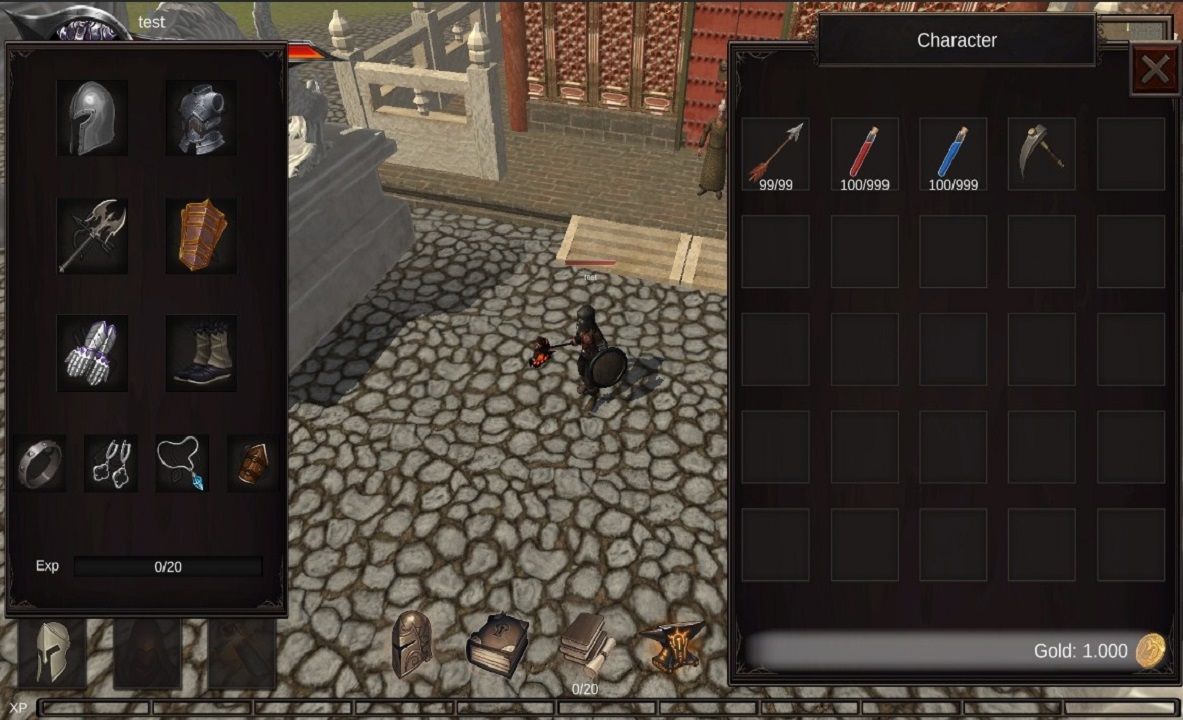The height and width of the screenshot is (720, 1183).
Task: Select the equipped necklace slot
Action: click(x=182, y=463)
